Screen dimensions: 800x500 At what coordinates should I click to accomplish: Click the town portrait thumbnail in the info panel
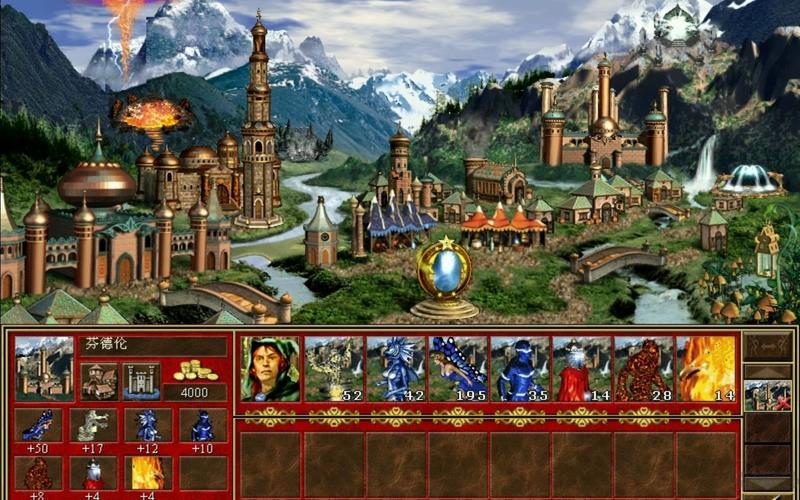(x=44, y=368)
